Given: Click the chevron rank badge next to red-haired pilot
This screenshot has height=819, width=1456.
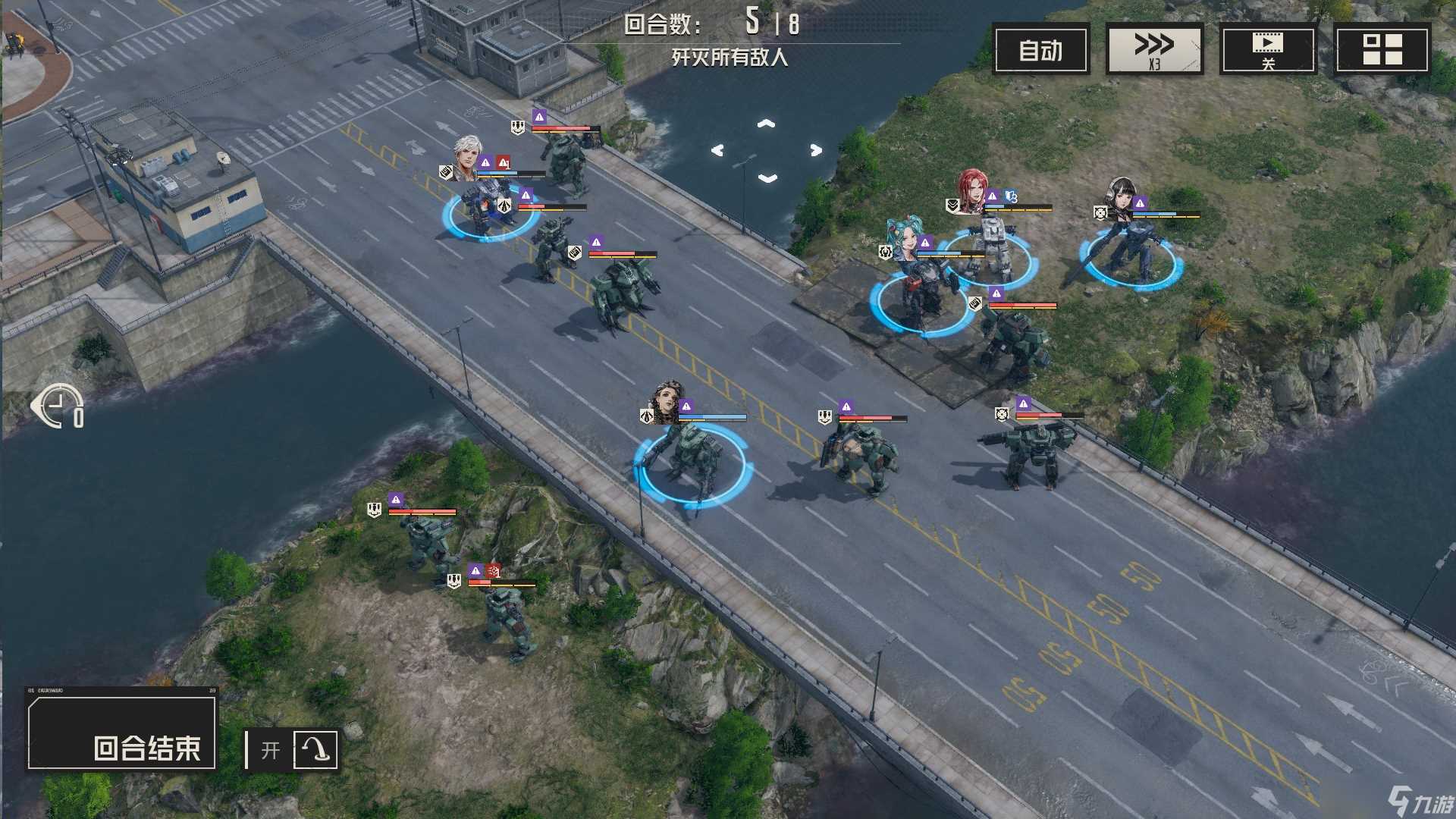Looking at the screenshot, I should point(952,206).
